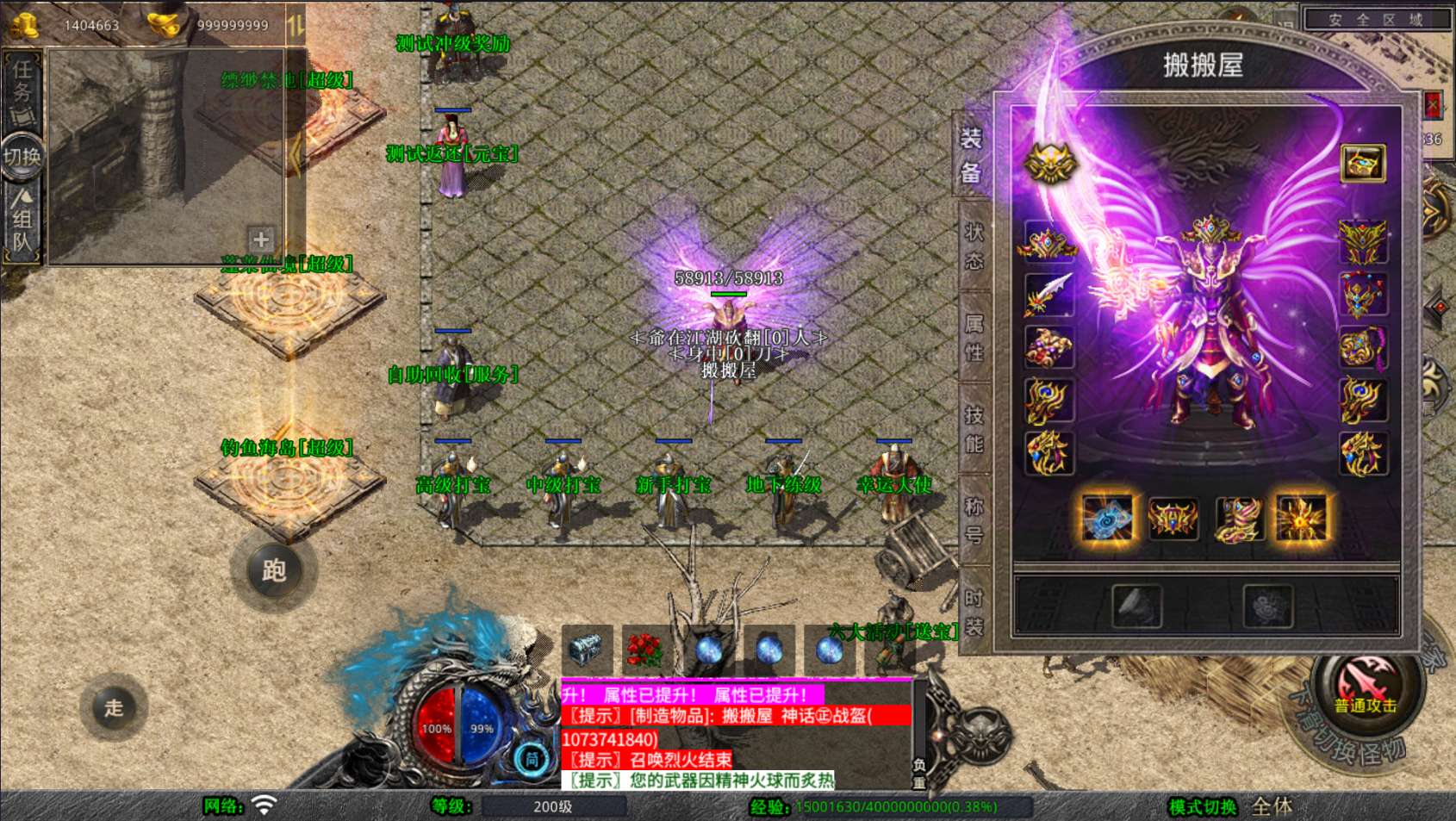1456x821 pixels.
Task: Click the 切换 switch button
Action: (22, 157)
